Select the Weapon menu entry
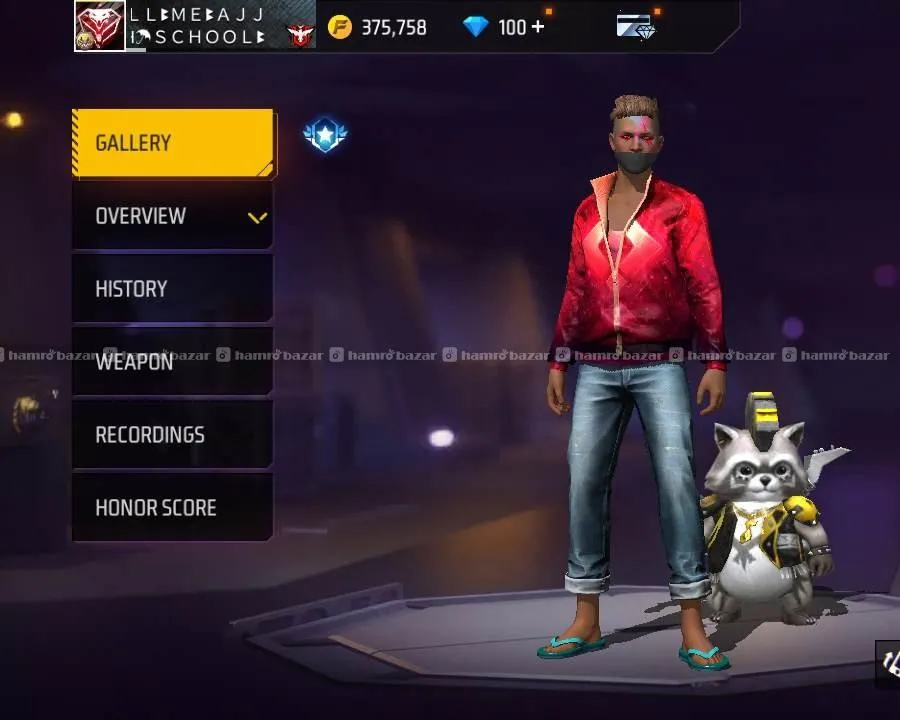Viewport: 900px width, 720px height. [173, 362]
